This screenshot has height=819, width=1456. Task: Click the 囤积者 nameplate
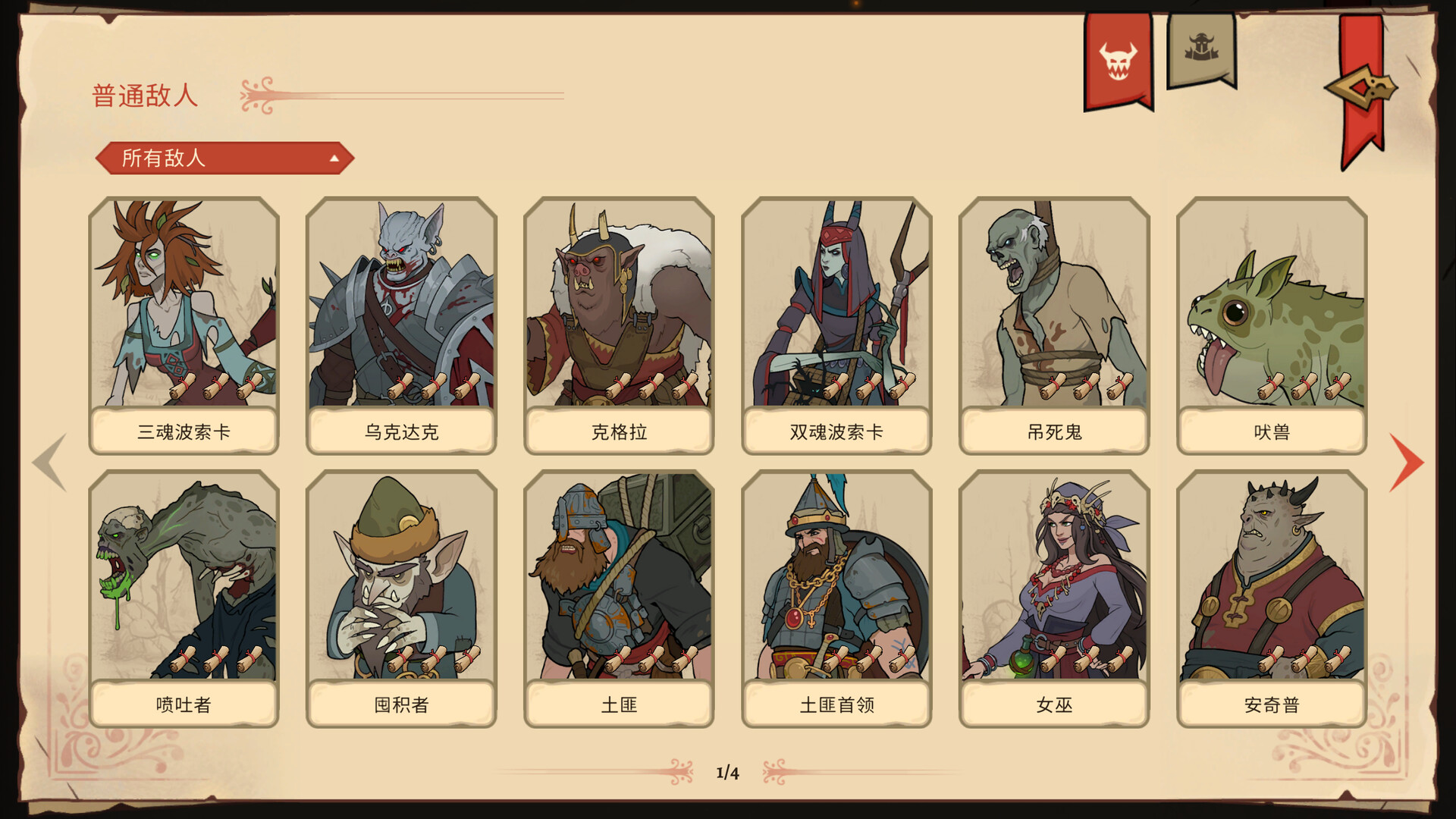(400, 704)
